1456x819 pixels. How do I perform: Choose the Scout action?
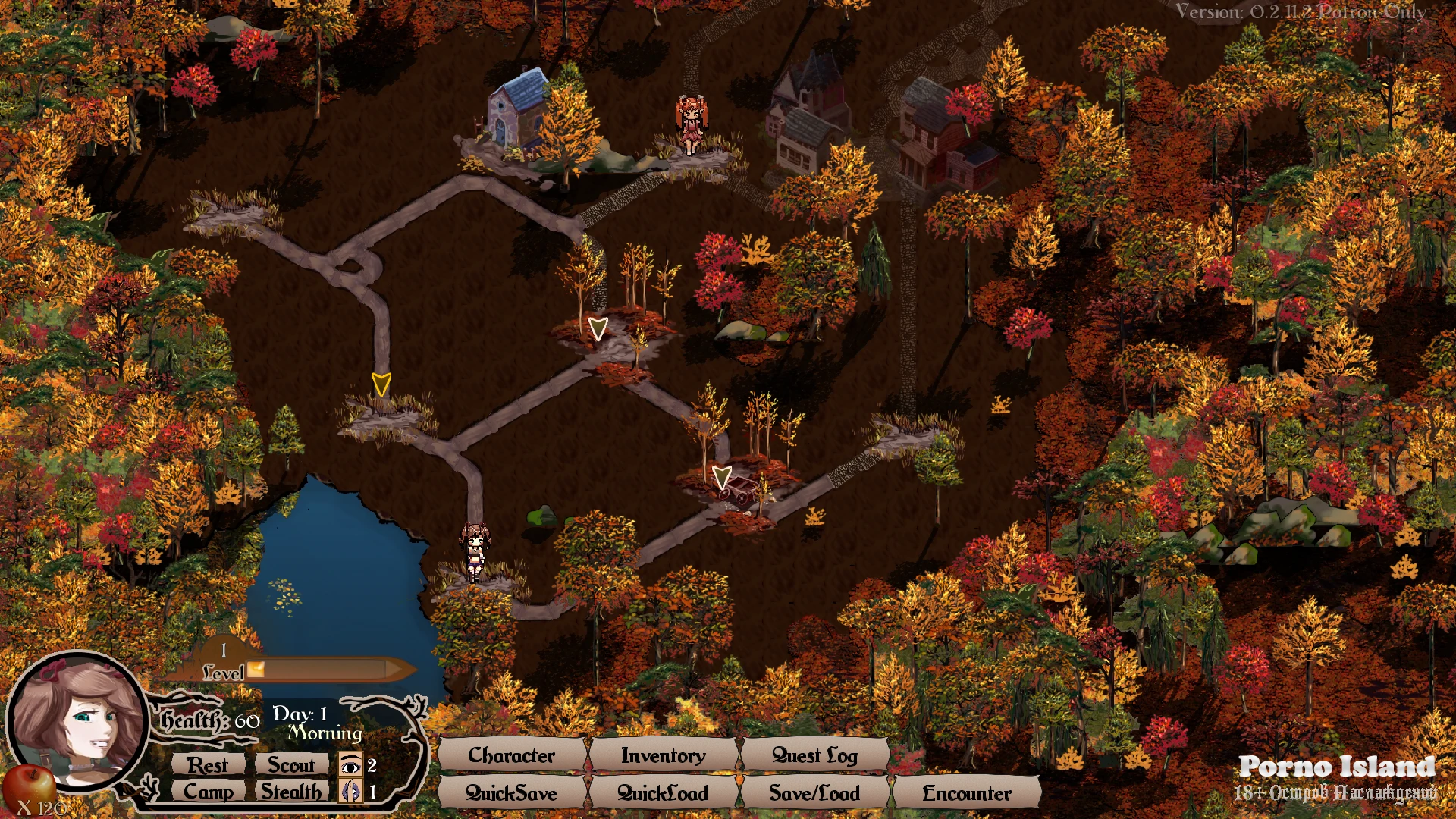click(291, 765)
